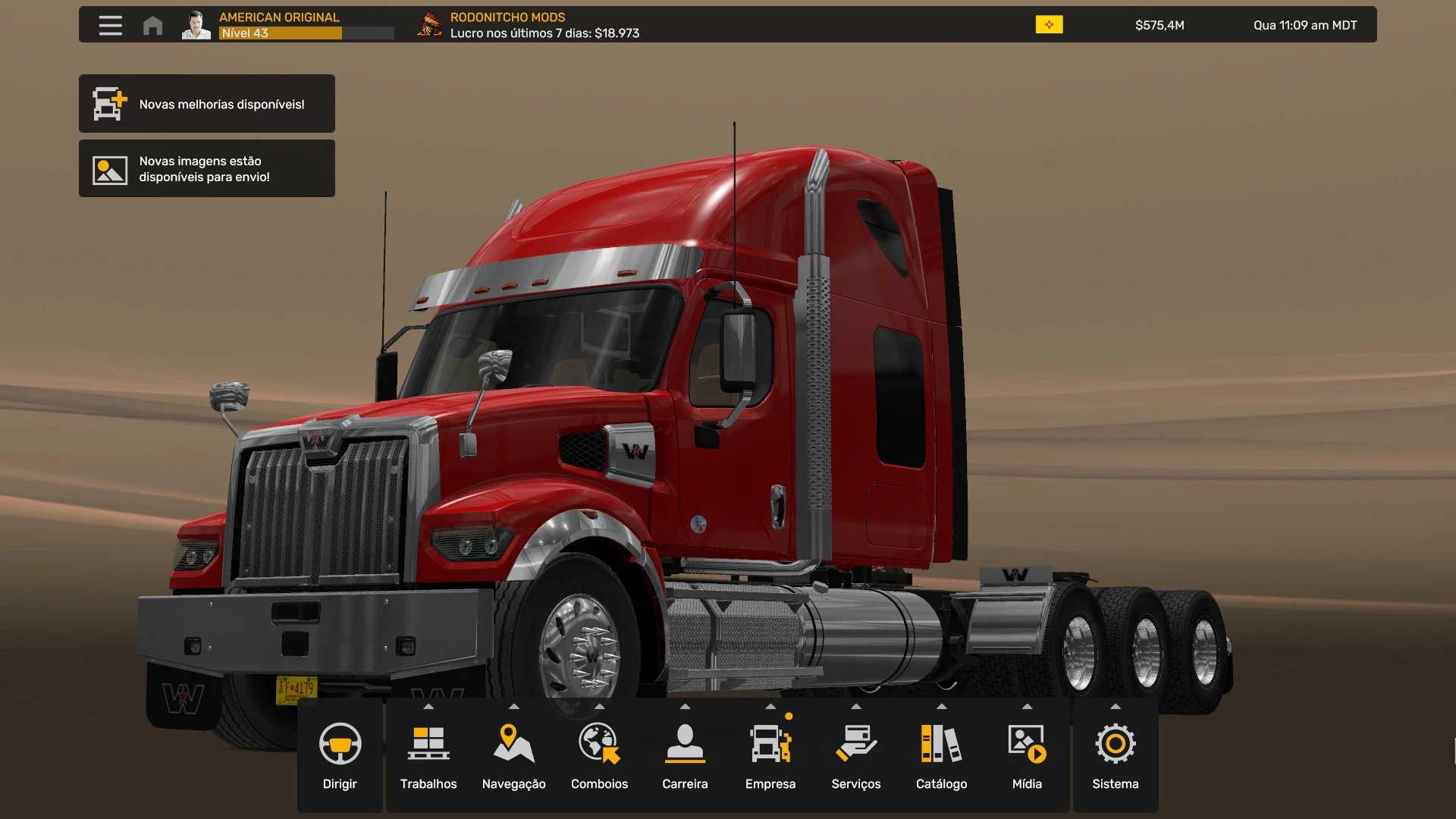Open the Mídia media menu
The height and width of the screenshot is (819, 1456).
point(1027,756)
